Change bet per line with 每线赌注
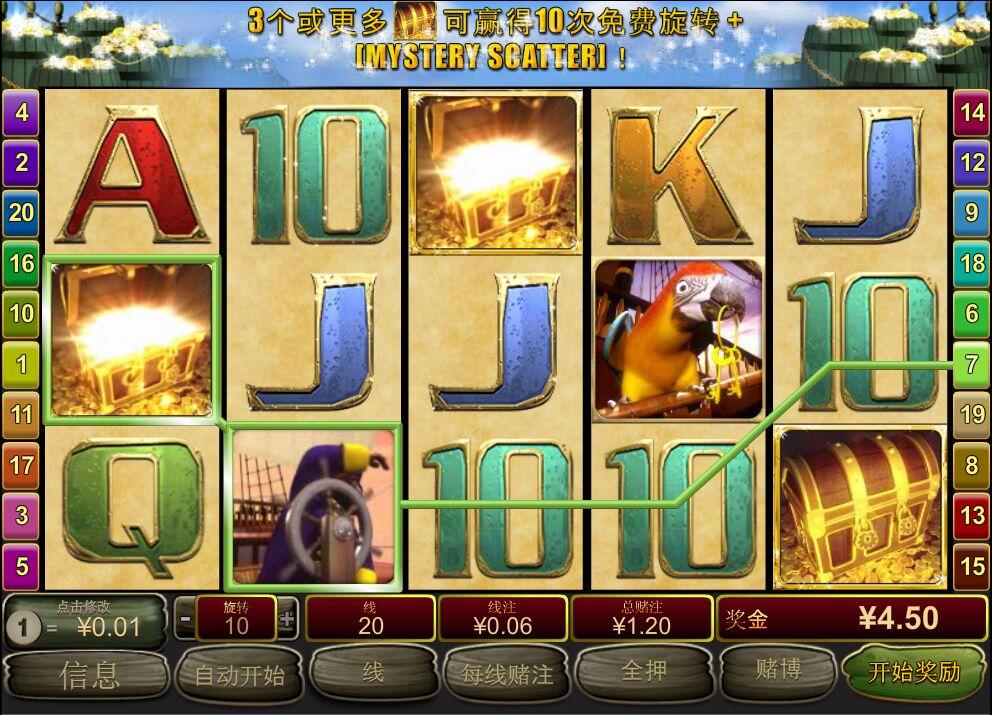Viewport: 992px width, 715px height. point(507,674)
